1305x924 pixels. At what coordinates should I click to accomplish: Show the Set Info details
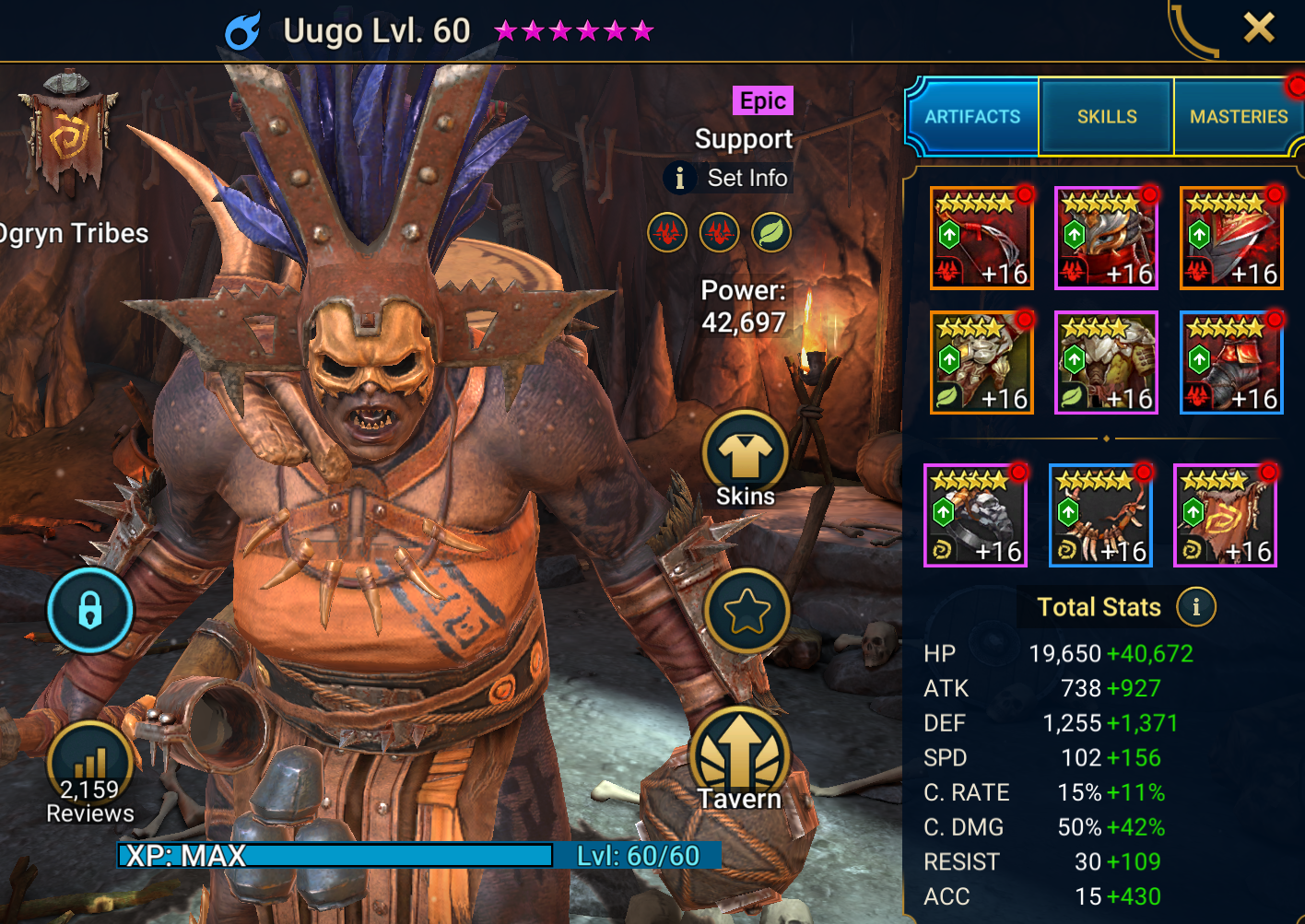729,178
